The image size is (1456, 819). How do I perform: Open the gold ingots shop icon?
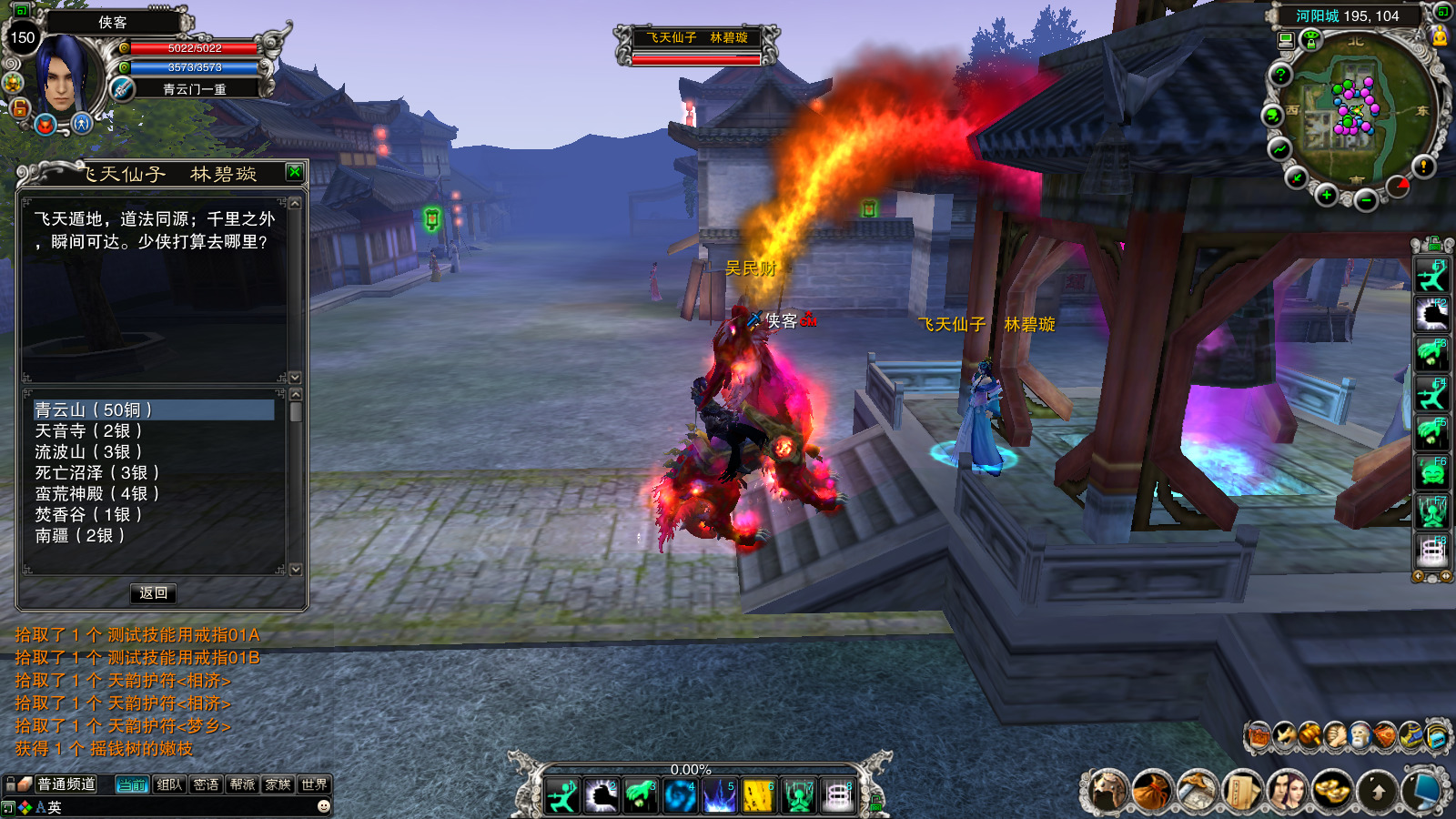[1331, 790]
